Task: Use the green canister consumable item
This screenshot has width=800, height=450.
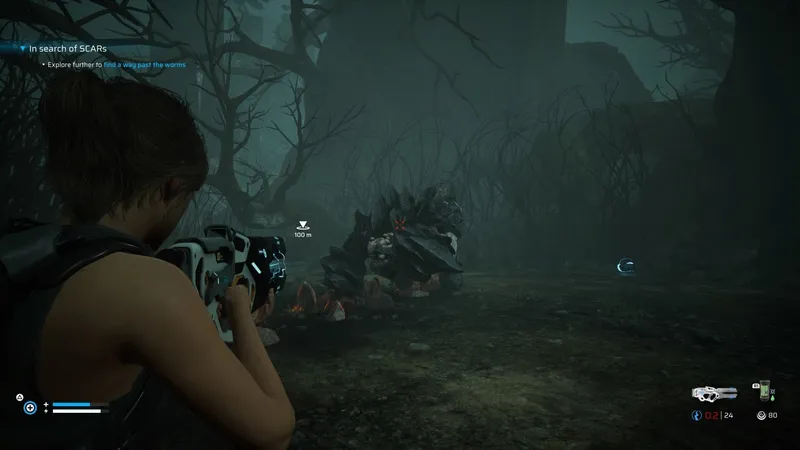Action: click(765, 390)
